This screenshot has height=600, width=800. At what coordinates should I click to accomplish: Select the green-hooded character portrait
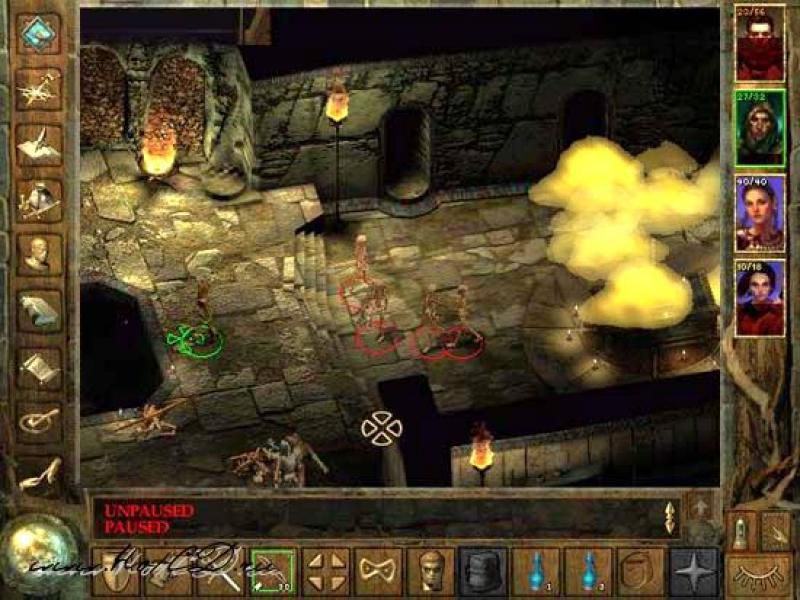point(761,130)
